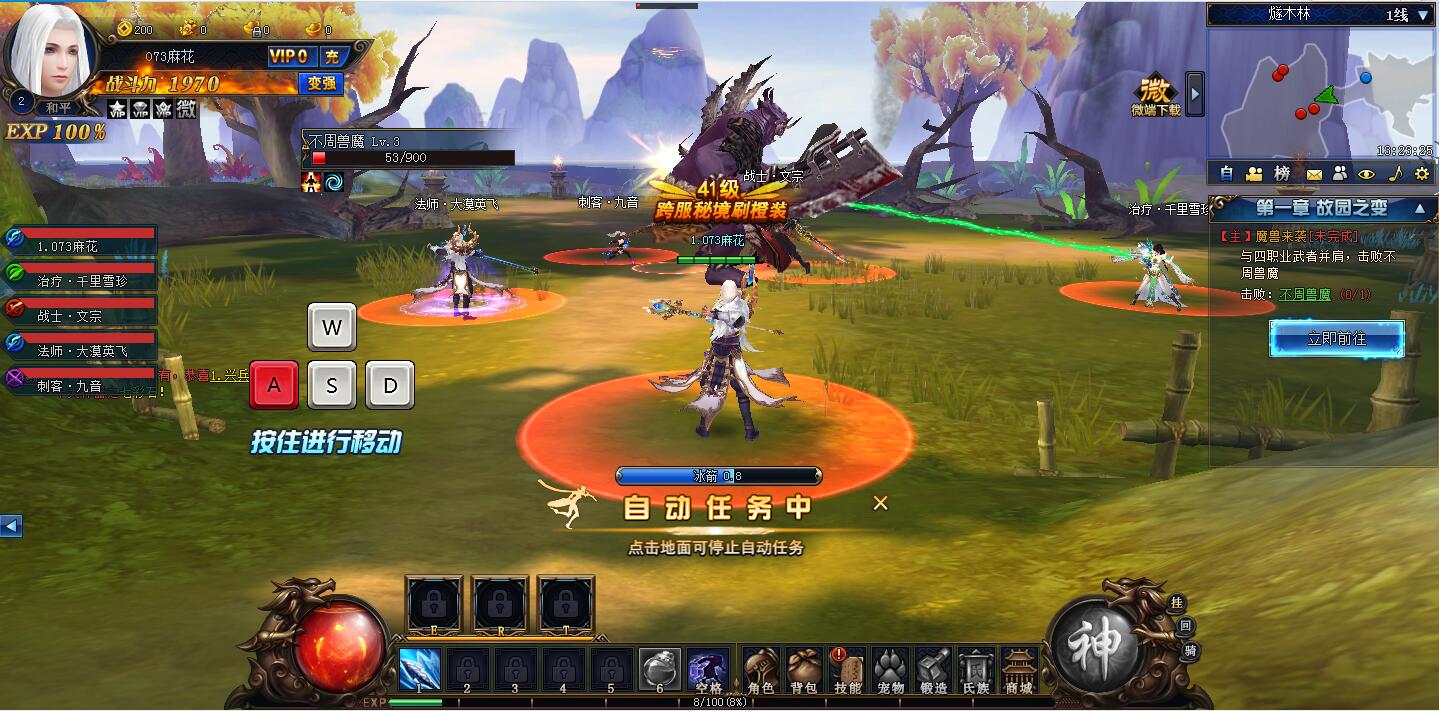Open the gear settings icon below minimap

pyautogui.click(x=1422, y=173)
